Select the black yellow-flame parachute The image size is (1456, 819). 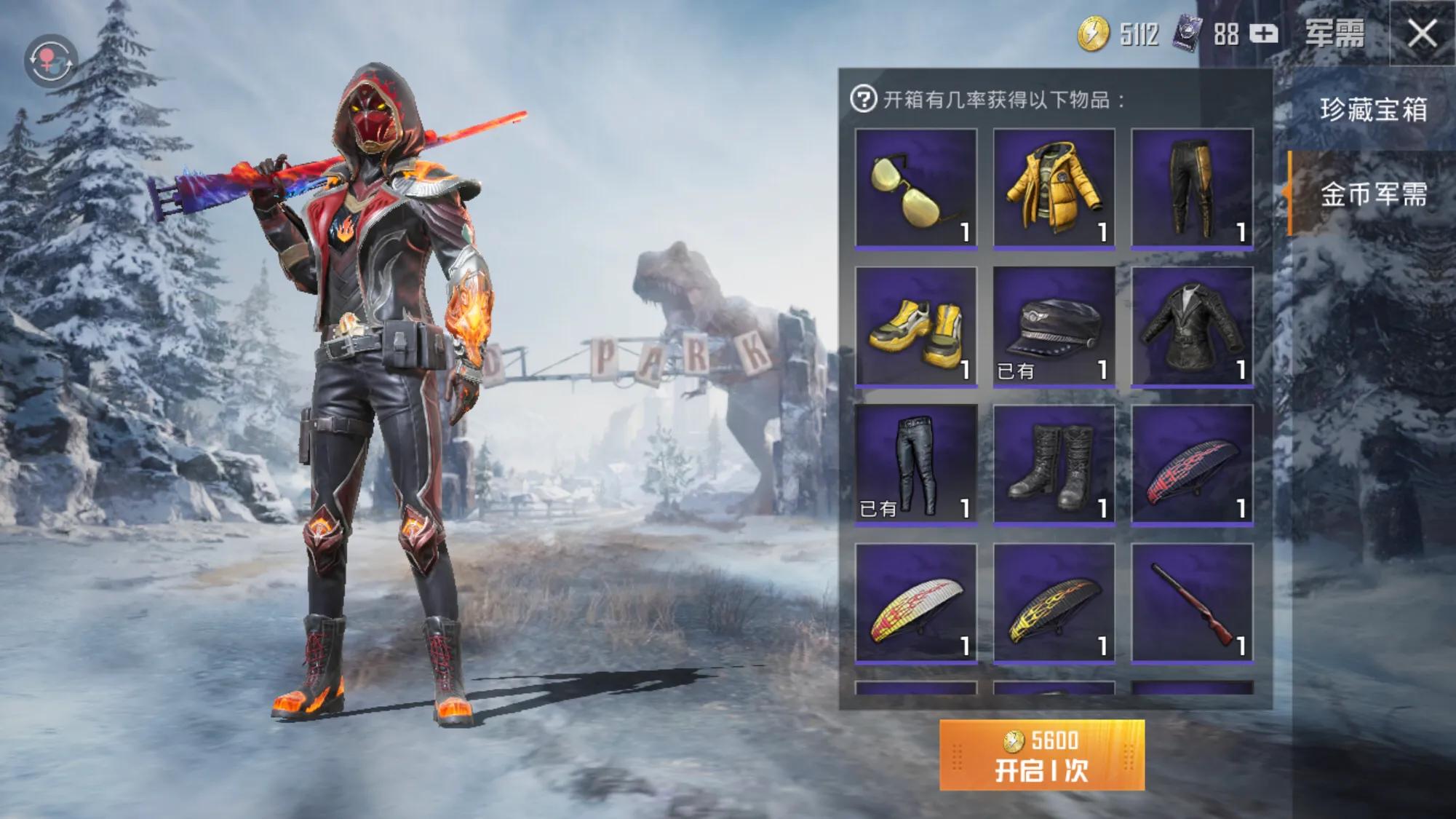tap(1054, 603)
